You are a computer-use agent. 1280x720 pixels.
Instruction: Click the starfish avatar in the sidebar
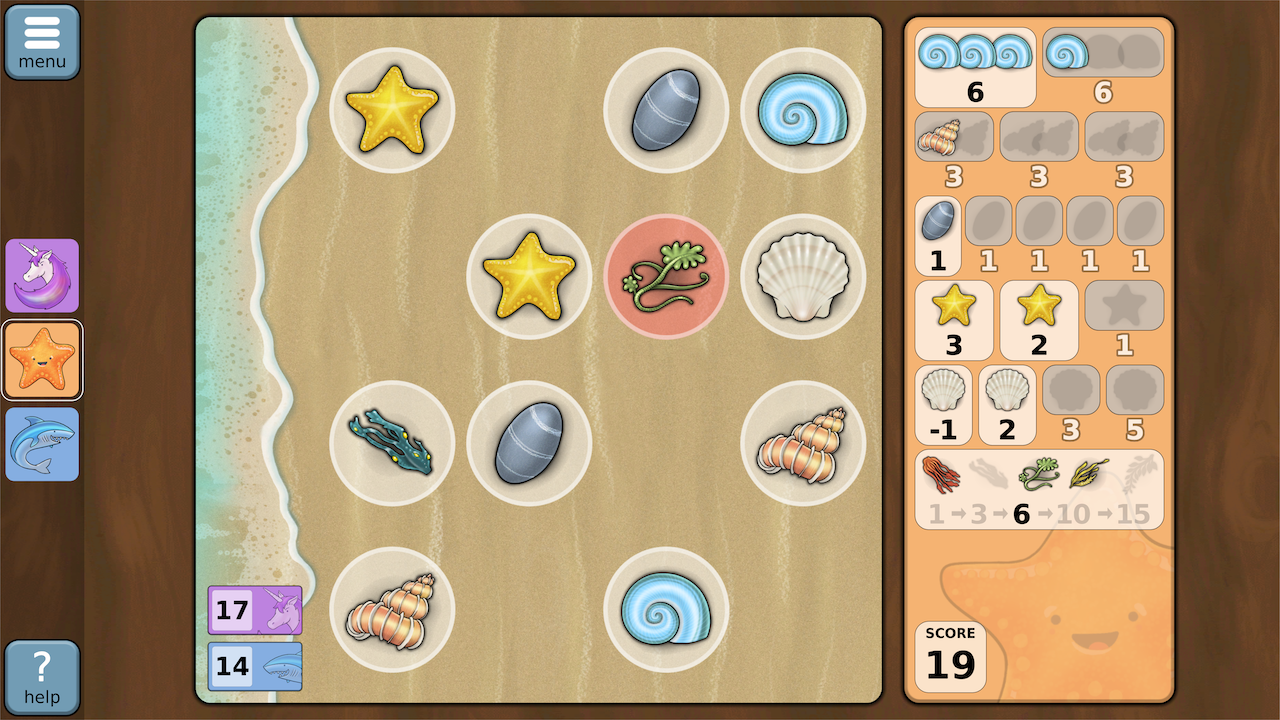42,360
